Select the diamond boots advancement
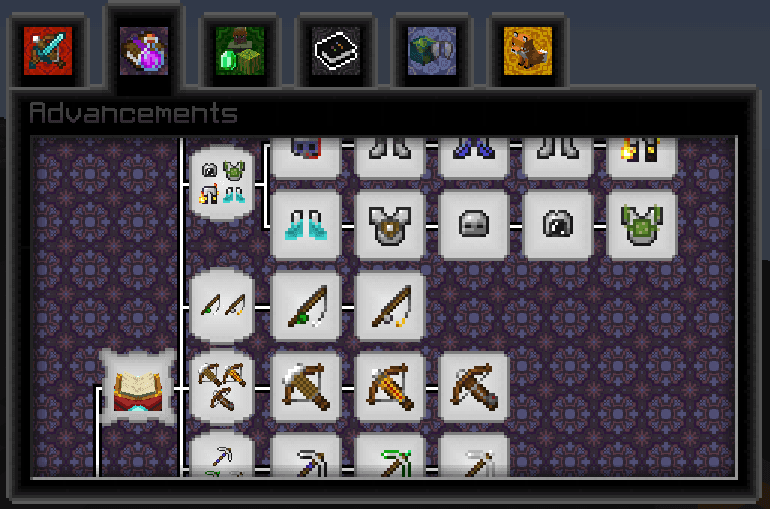Viewport: 770px width, 509px height. 306,224
